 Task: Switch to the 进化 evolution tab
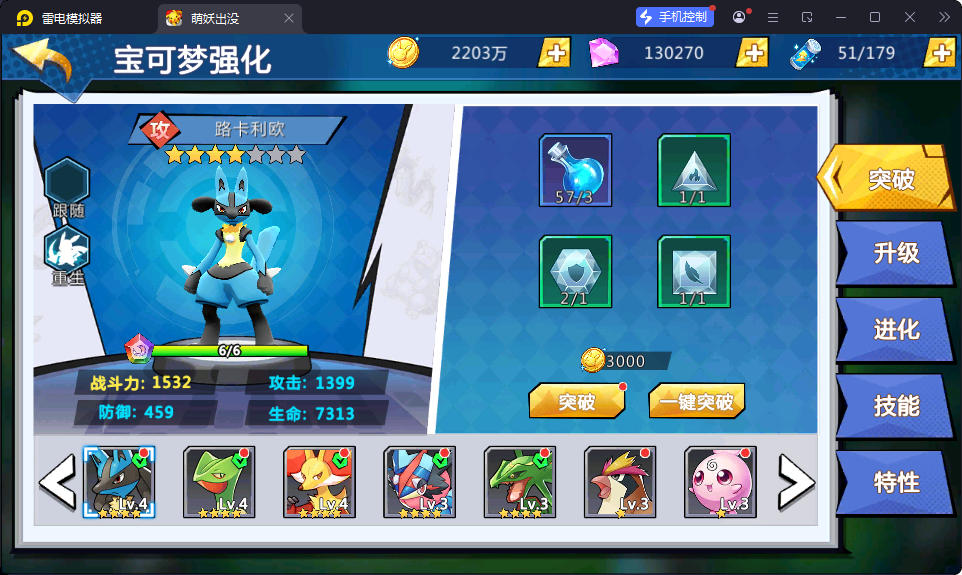click(x=895, y=329)
